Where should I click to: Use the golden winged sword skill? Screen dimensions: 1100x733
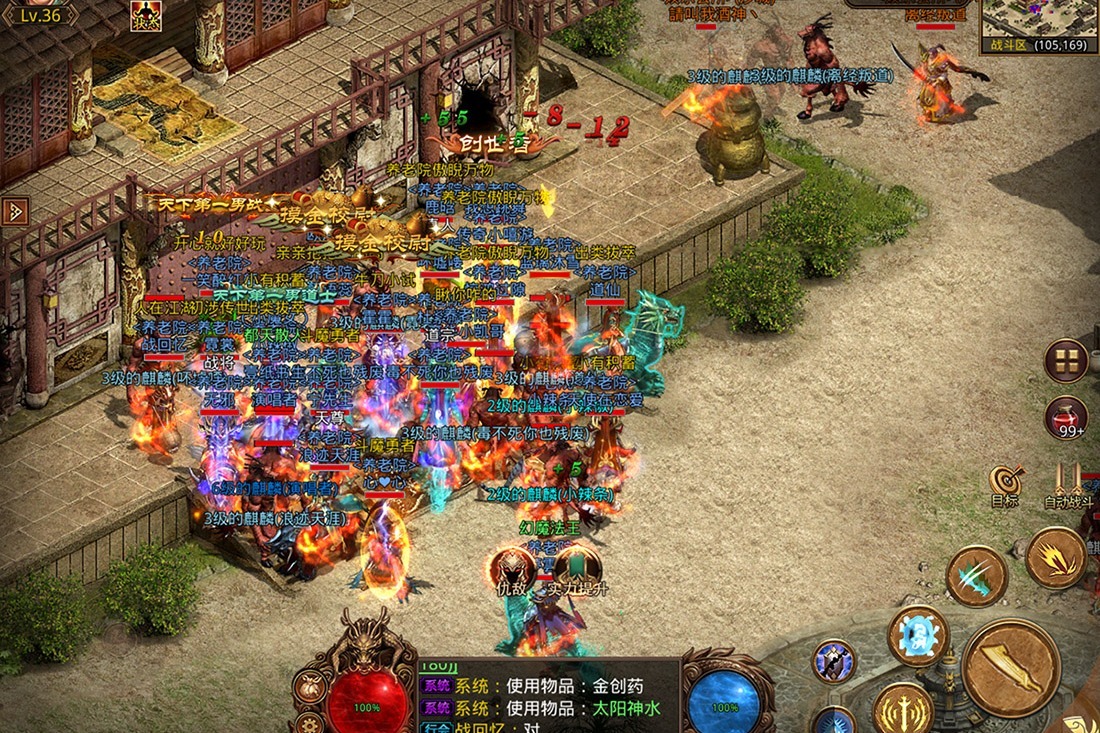903,709
